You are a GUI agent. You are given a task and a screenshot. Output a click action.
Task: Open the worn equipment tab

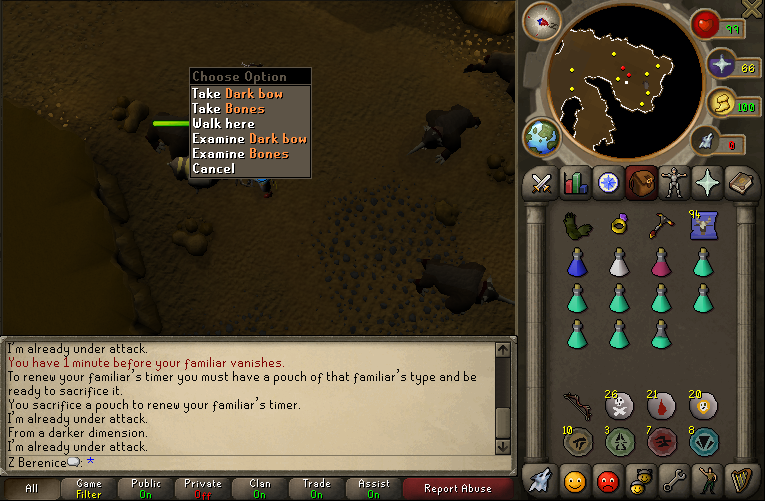(674, 183)
